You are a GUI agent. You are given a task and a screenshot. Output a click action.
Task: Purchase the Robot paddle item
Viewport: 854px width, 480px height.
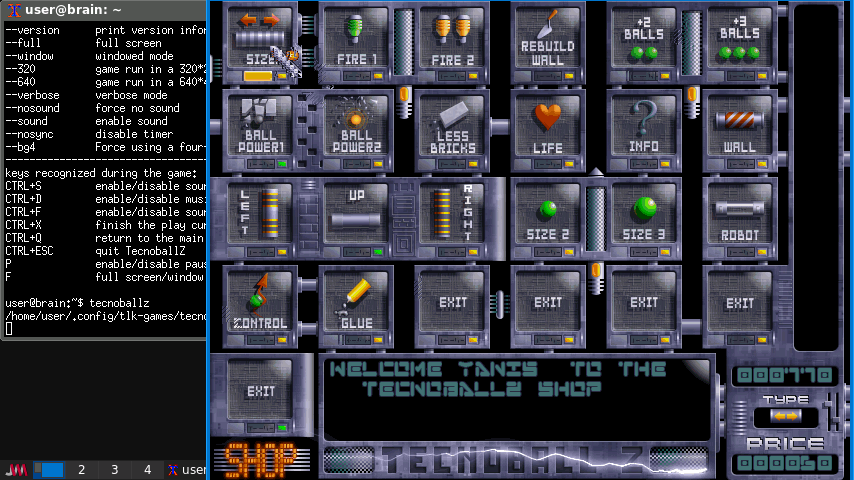(x=740, y=216)
